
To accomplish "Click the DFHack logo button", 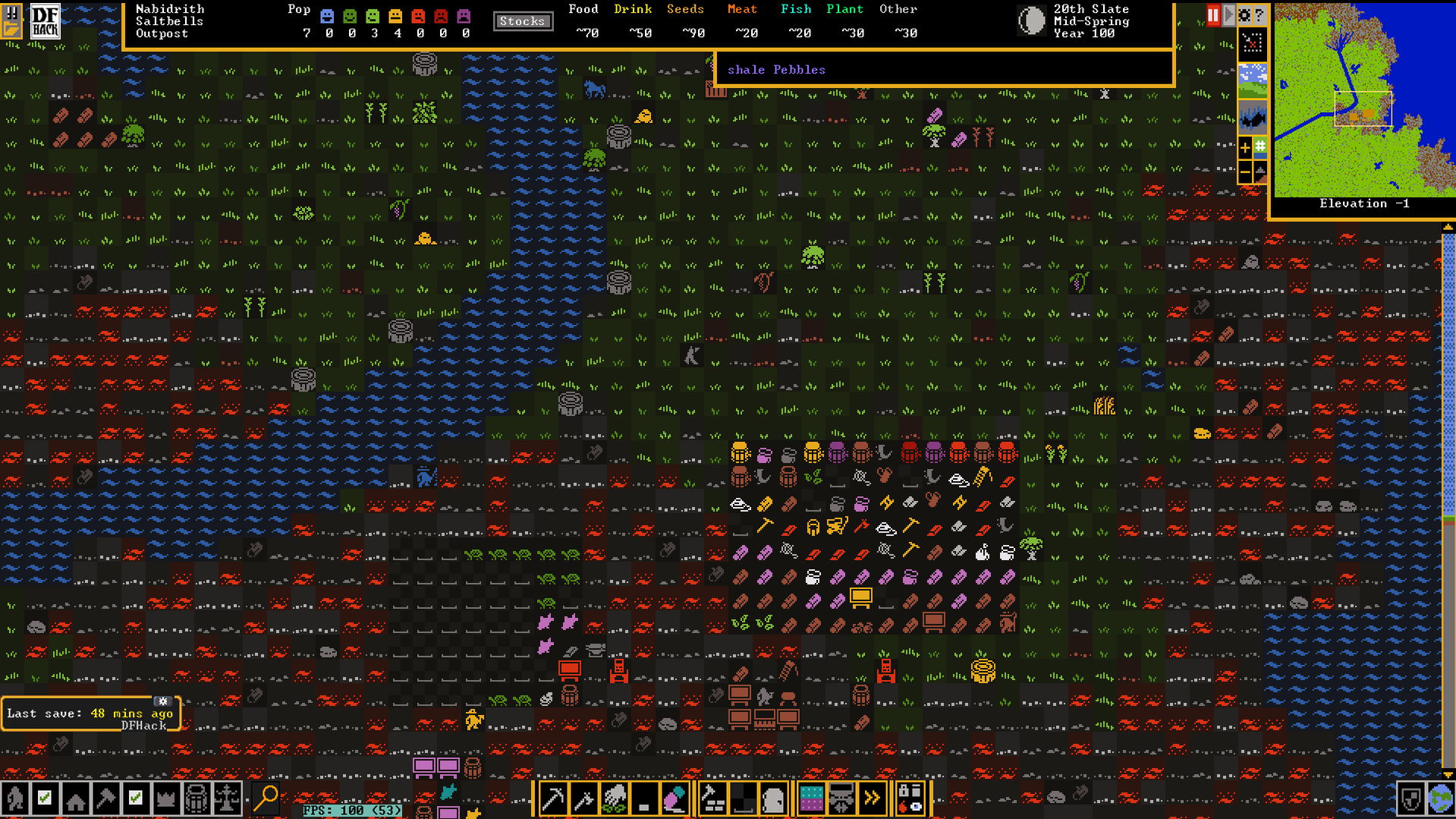I will tap(45, 21).
